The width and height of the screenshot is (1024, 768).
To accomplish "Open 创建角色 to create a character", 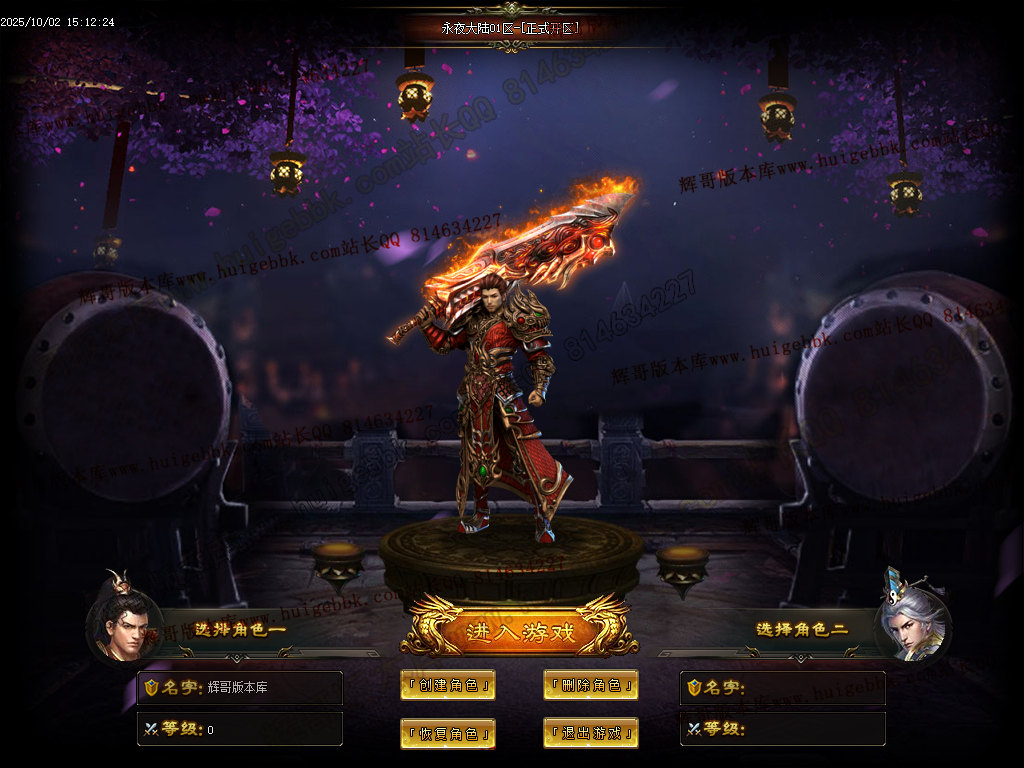I will tap(448, 685).
